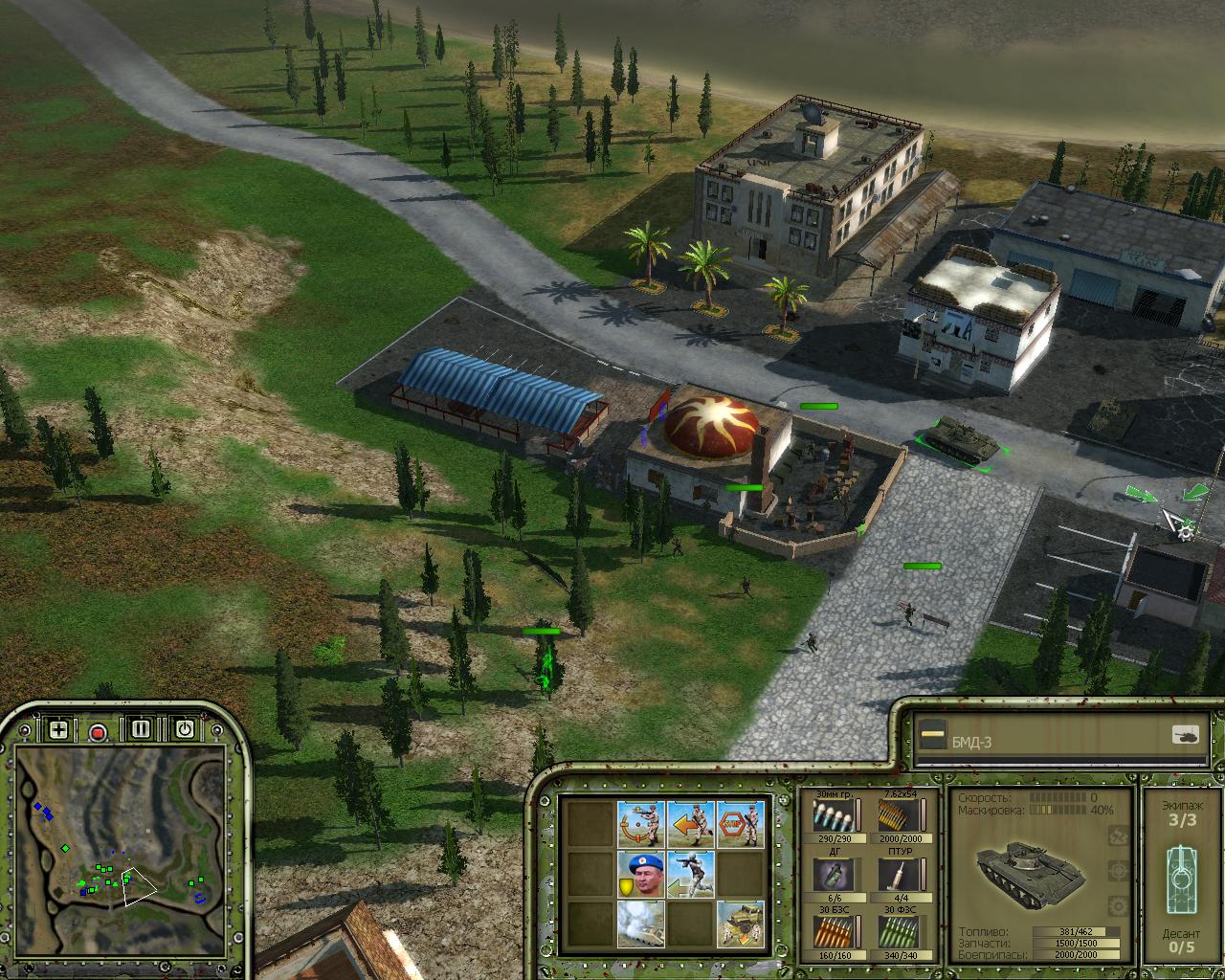Select the 30mm grenade ammo slot
The width and height of the screenshot is (1225, 980).
pos(829,816)
